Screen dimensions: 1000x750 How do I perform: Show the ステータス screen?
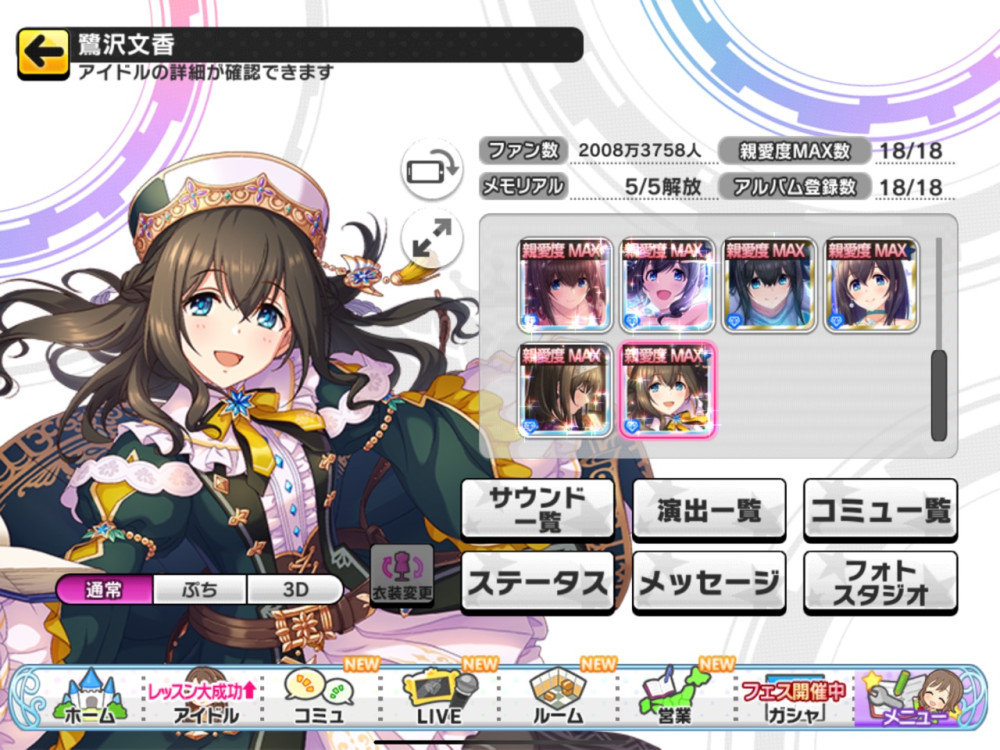click(537, 581)
